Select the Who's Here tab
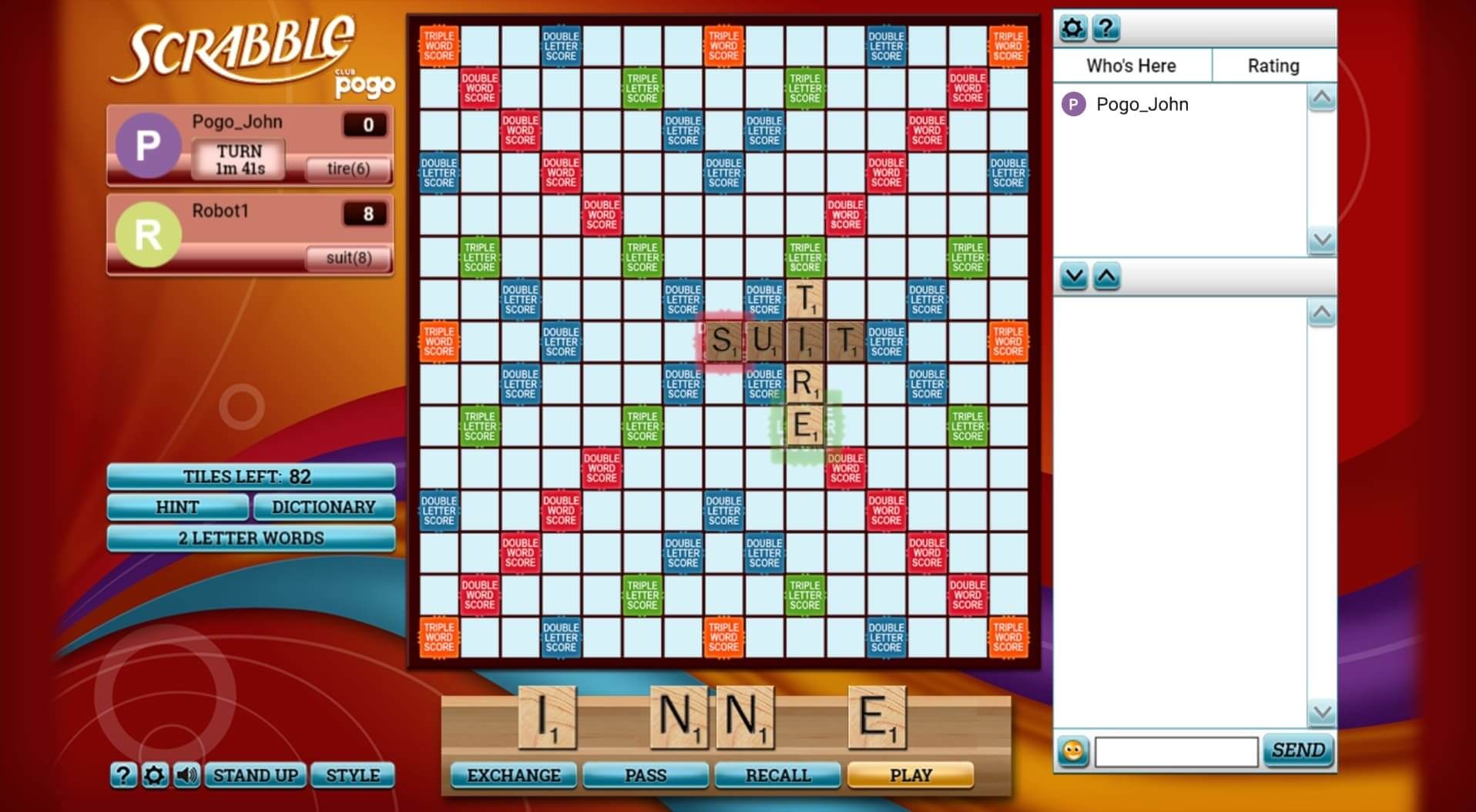The height and width of the screenshot is (812, 1476). tap(1131, 65)
